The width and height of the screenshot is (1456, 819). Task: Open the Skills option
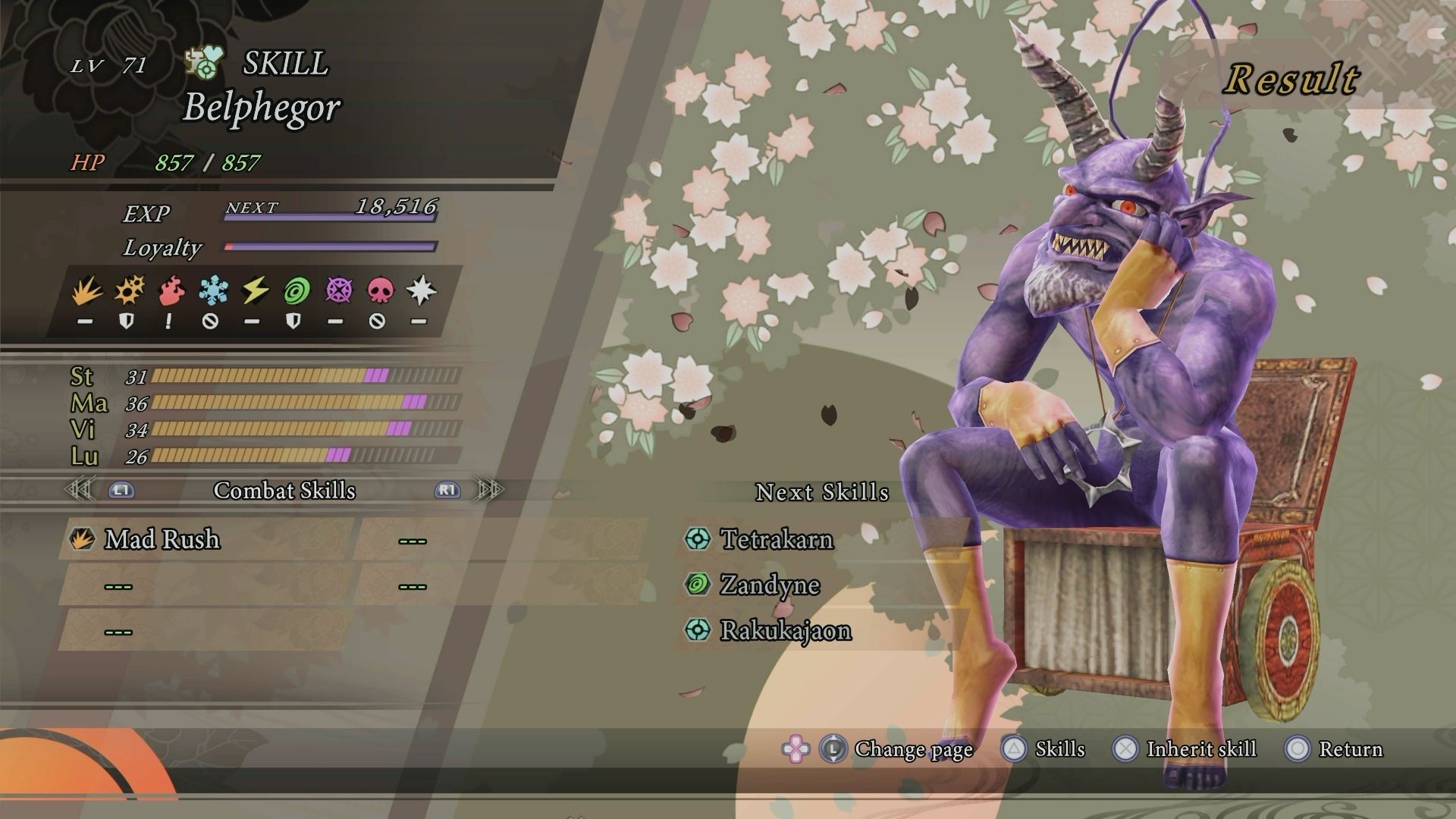[1059, 749]
